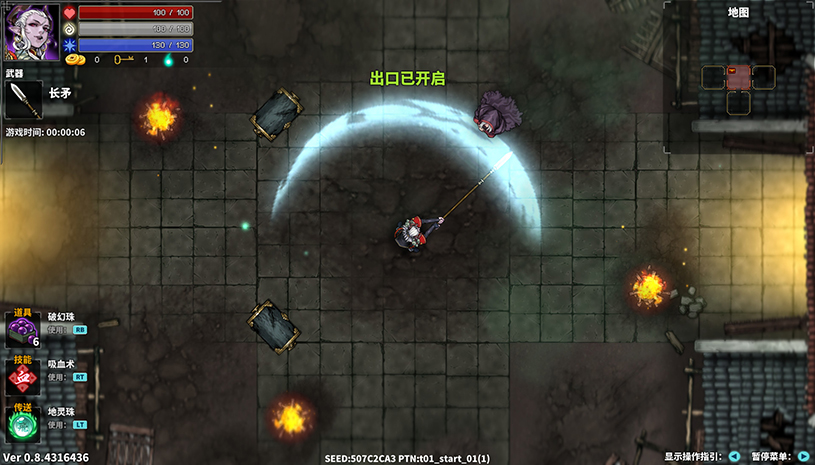Image resolution: width=815 pixels, height=465 pixels.
Task: Open the 地图 minimap panel
Action: point(738,77)
